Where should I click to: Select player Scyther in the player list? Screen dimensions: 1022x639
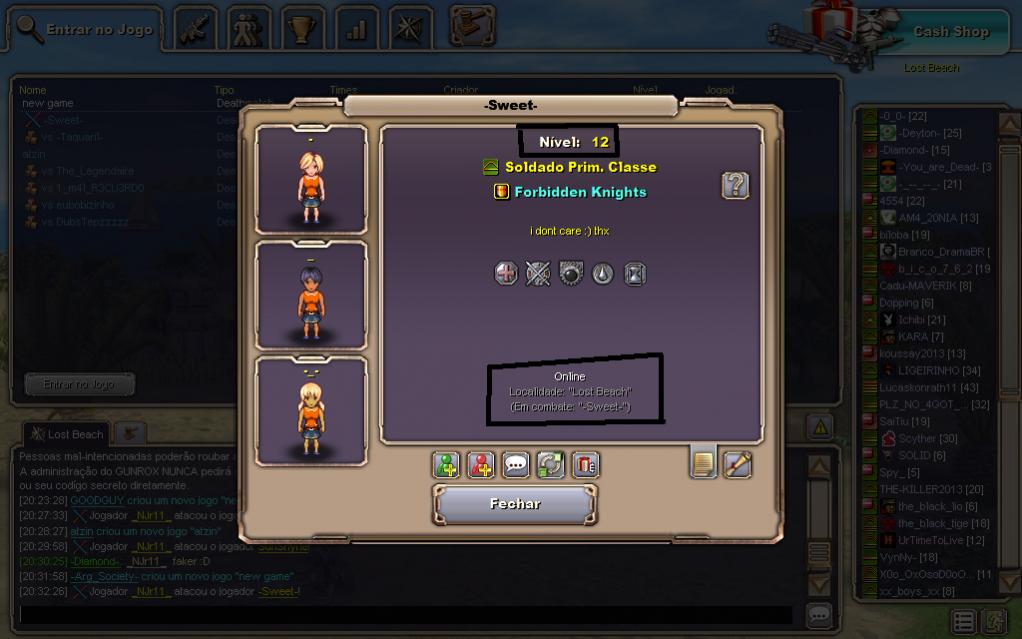(927, 438)
